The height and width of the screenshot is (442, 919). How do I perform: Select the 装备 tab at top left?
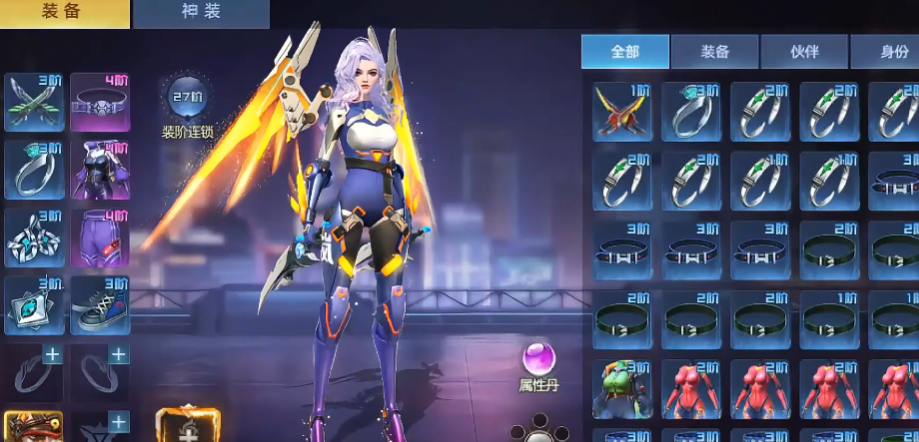click(65, 13)
